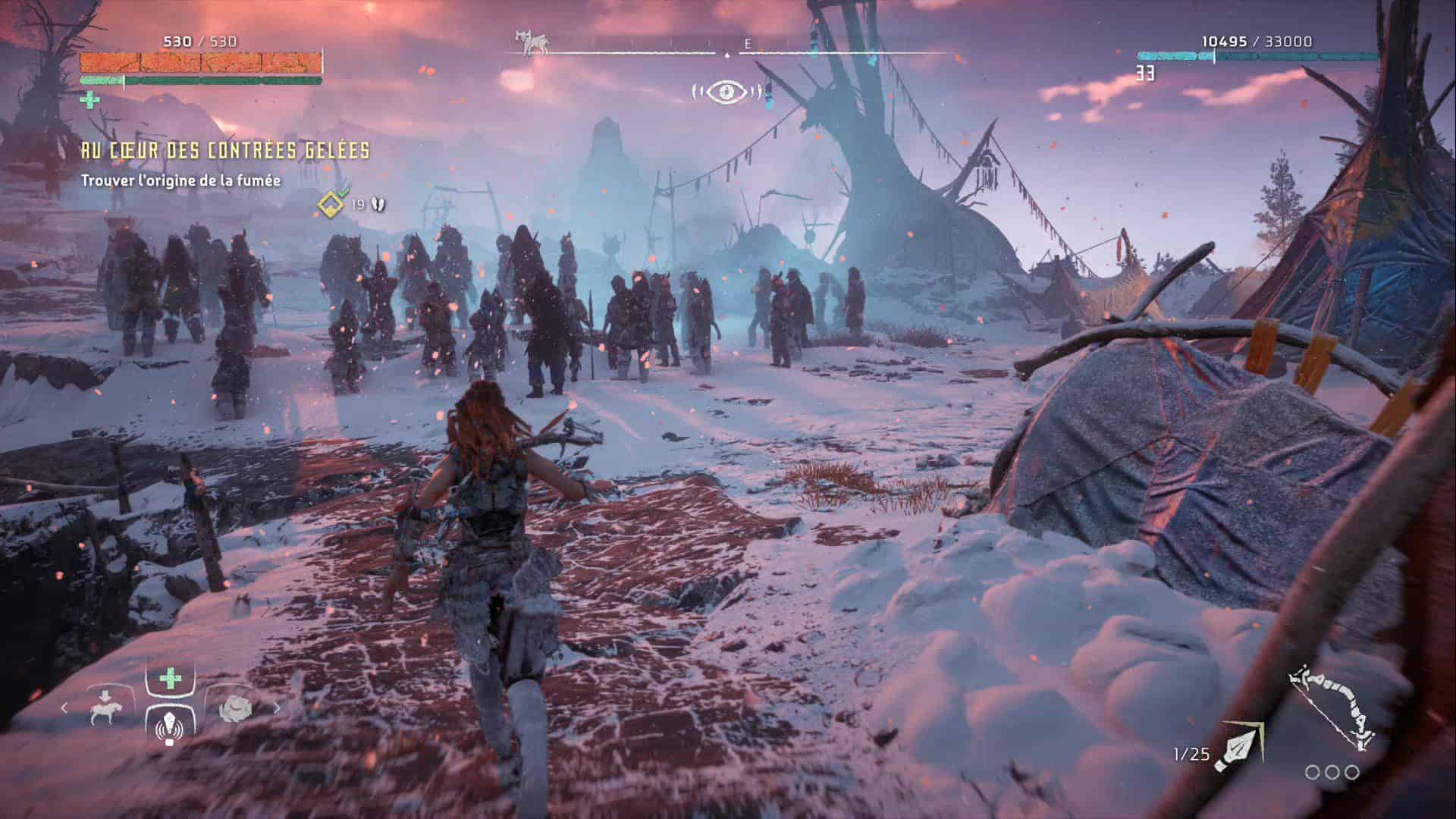Cycle quick items with the right arrow
The height and width of the screenshot is (819, 1456).
click(277, 708)
